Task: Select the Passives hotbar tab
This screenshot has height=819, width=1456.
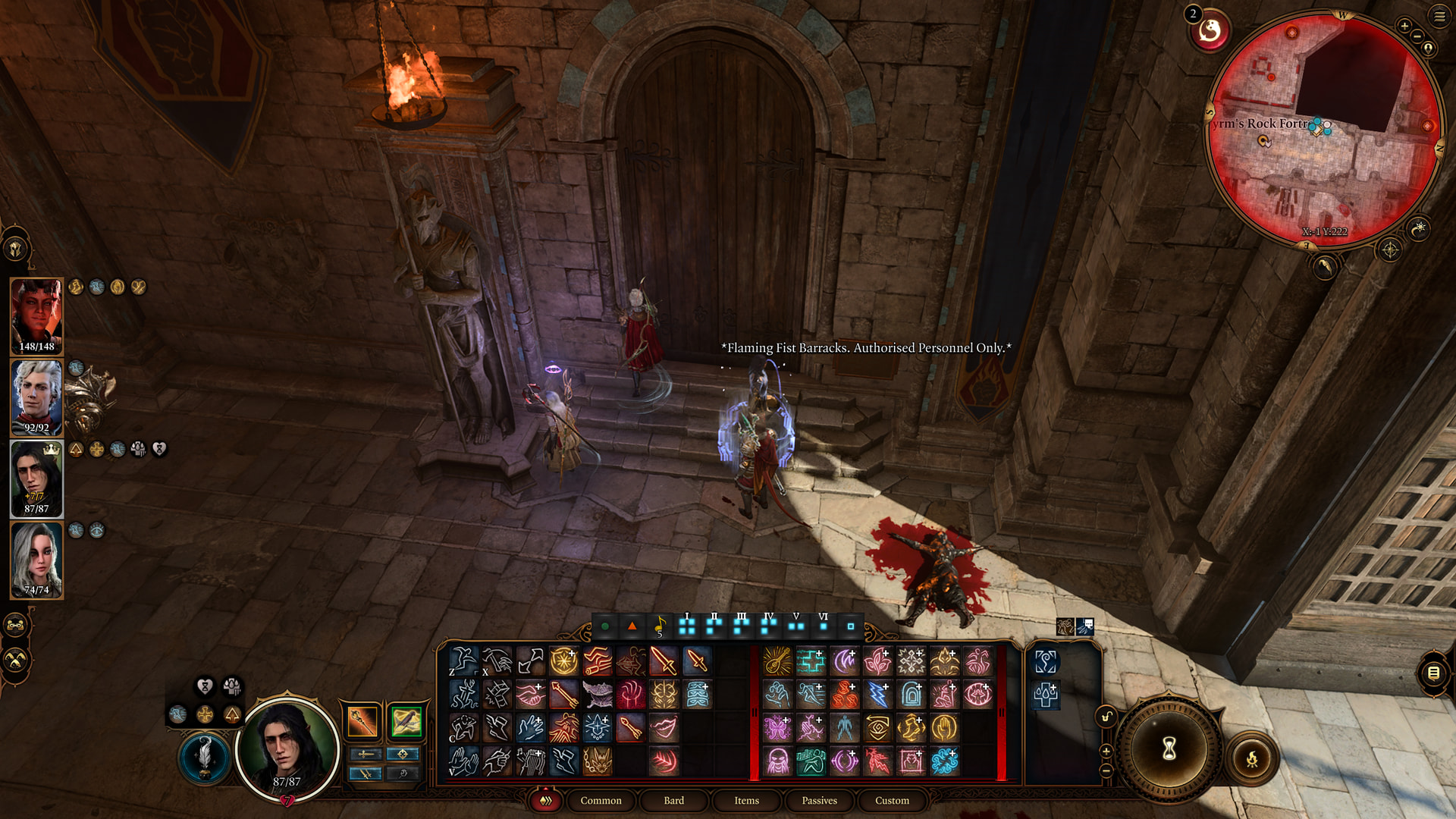Action: click(x=819, y=800)
